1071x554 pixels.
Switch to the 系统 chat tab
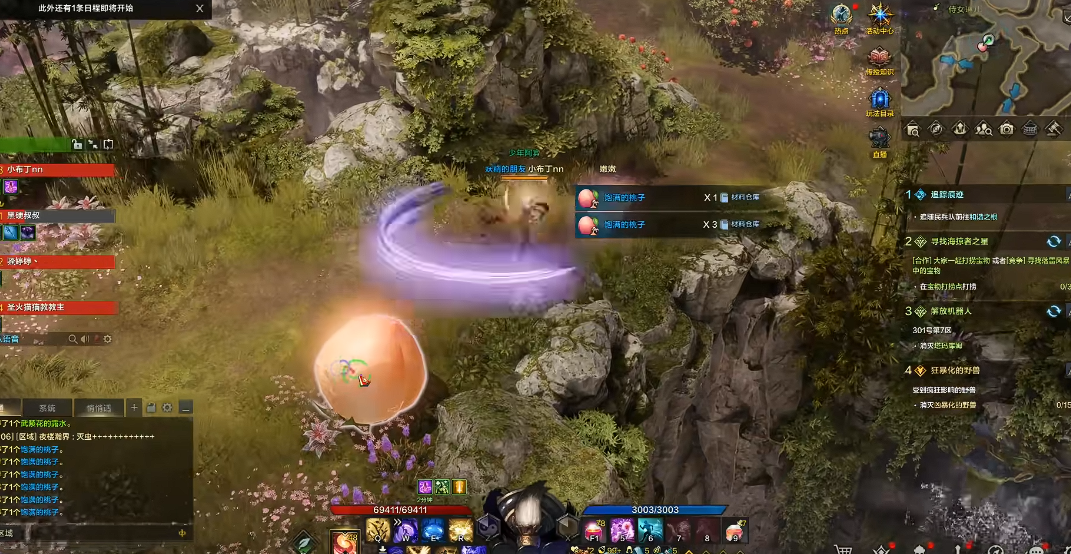47,408
